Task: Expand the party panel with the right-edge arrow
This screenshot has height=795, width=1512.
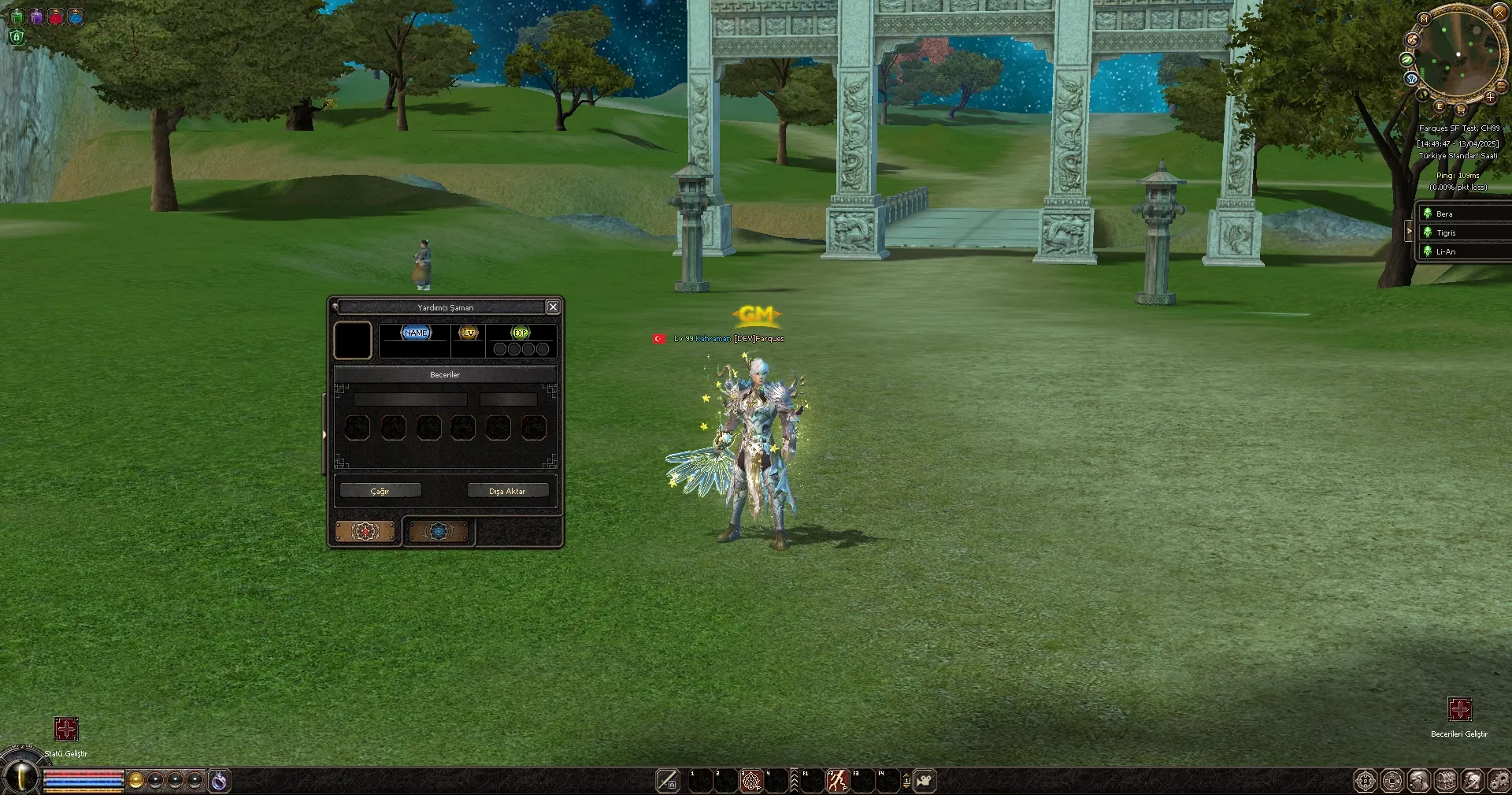Action: click(x=1410, y=231)
